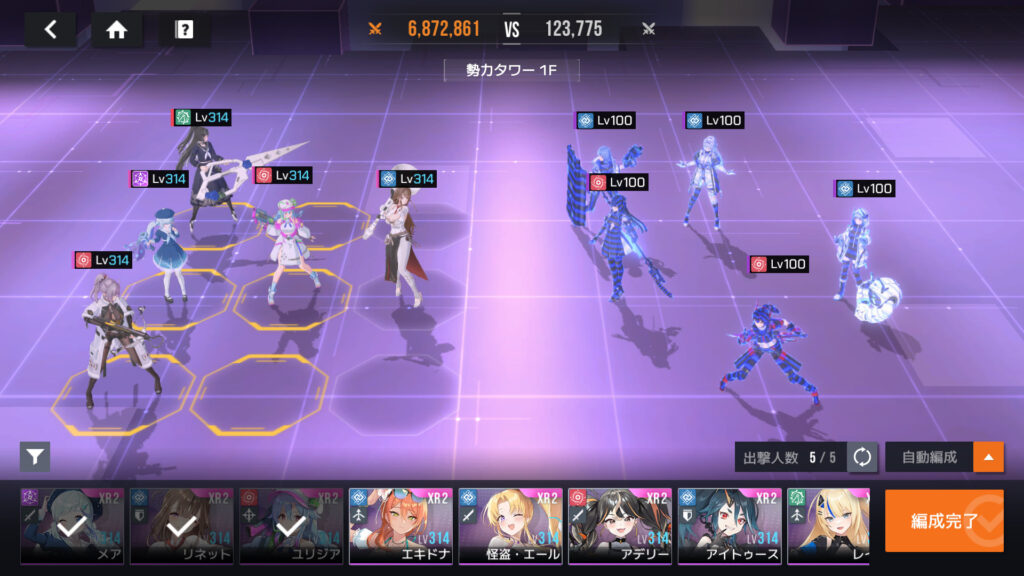Select the アイトゥース character card
This screenshot has width=1024, height=576.
[x=729, y=526]
